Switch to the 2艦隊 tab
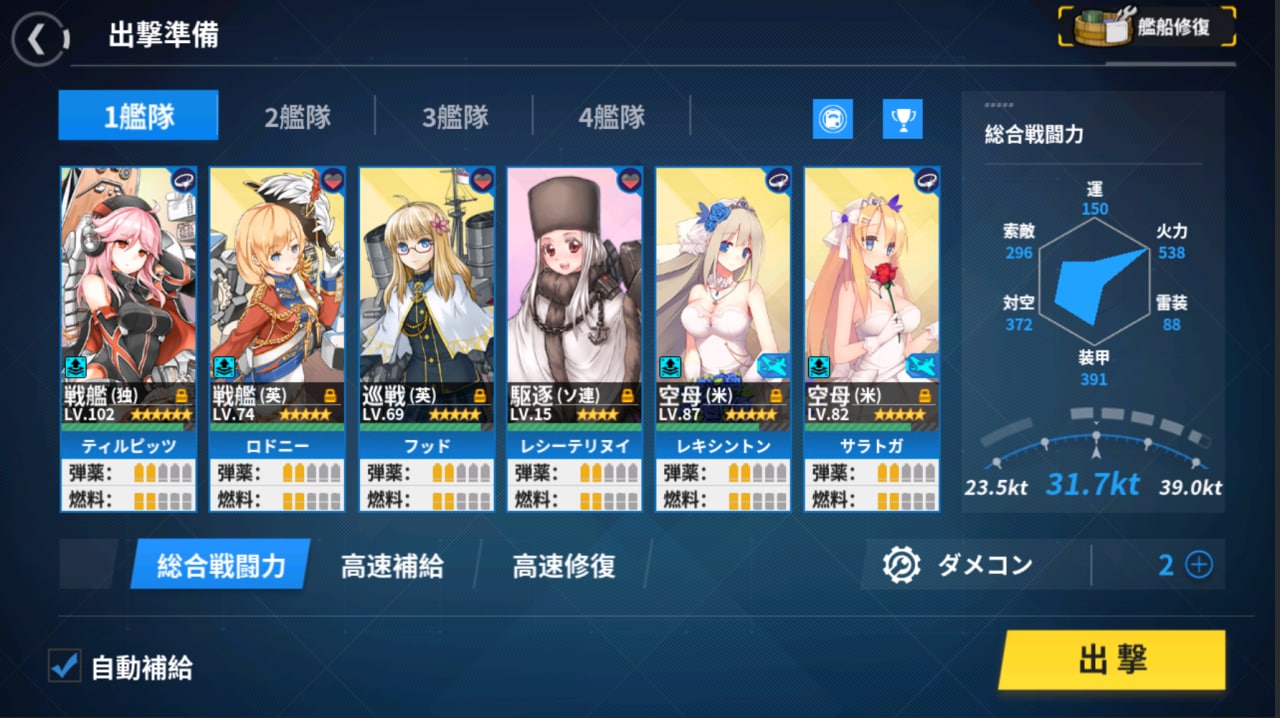1280x718 pixels. pyautogui.click(x=297, y=117)
